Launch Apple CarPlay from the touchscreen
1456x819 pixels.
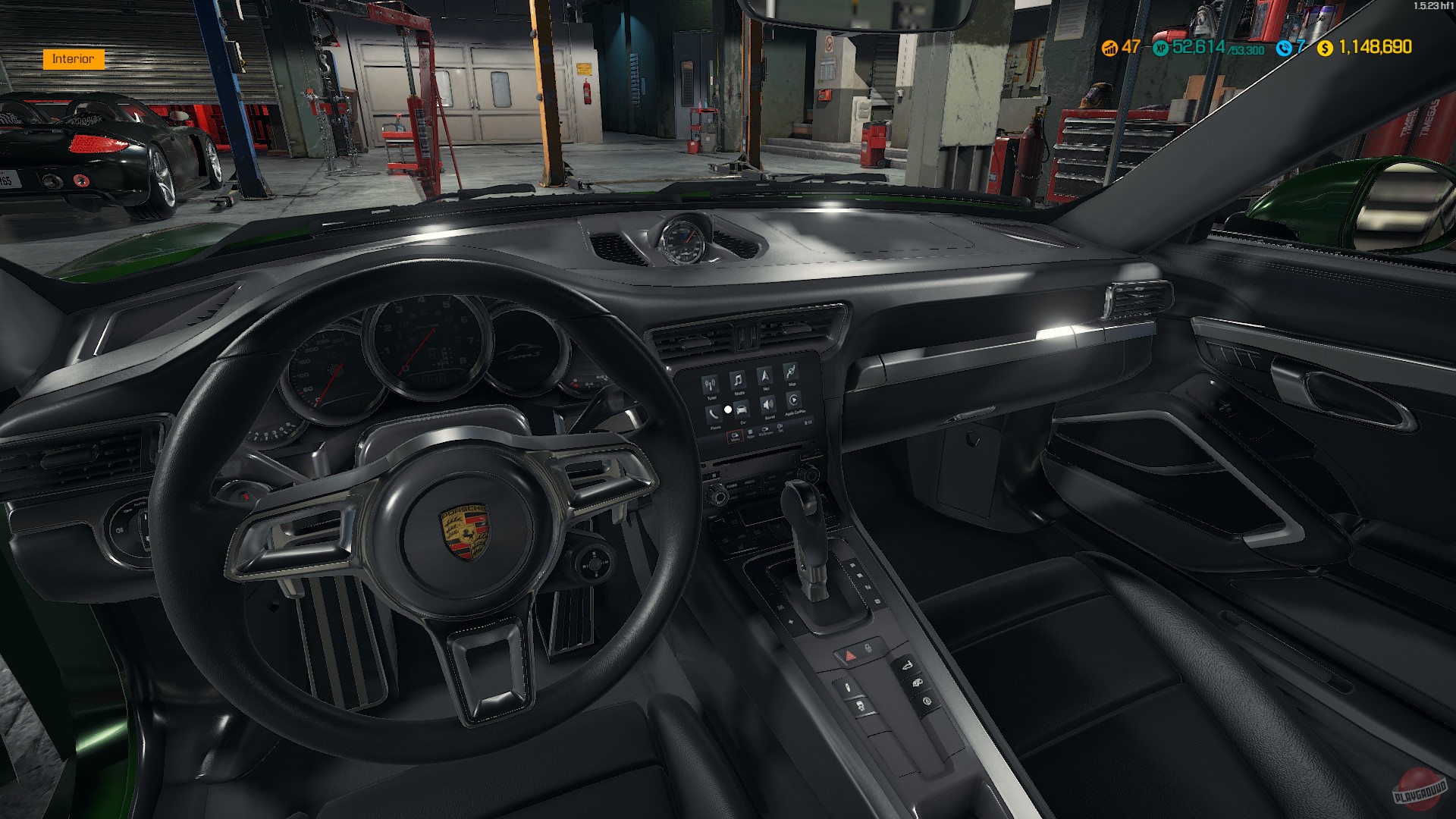794,400
